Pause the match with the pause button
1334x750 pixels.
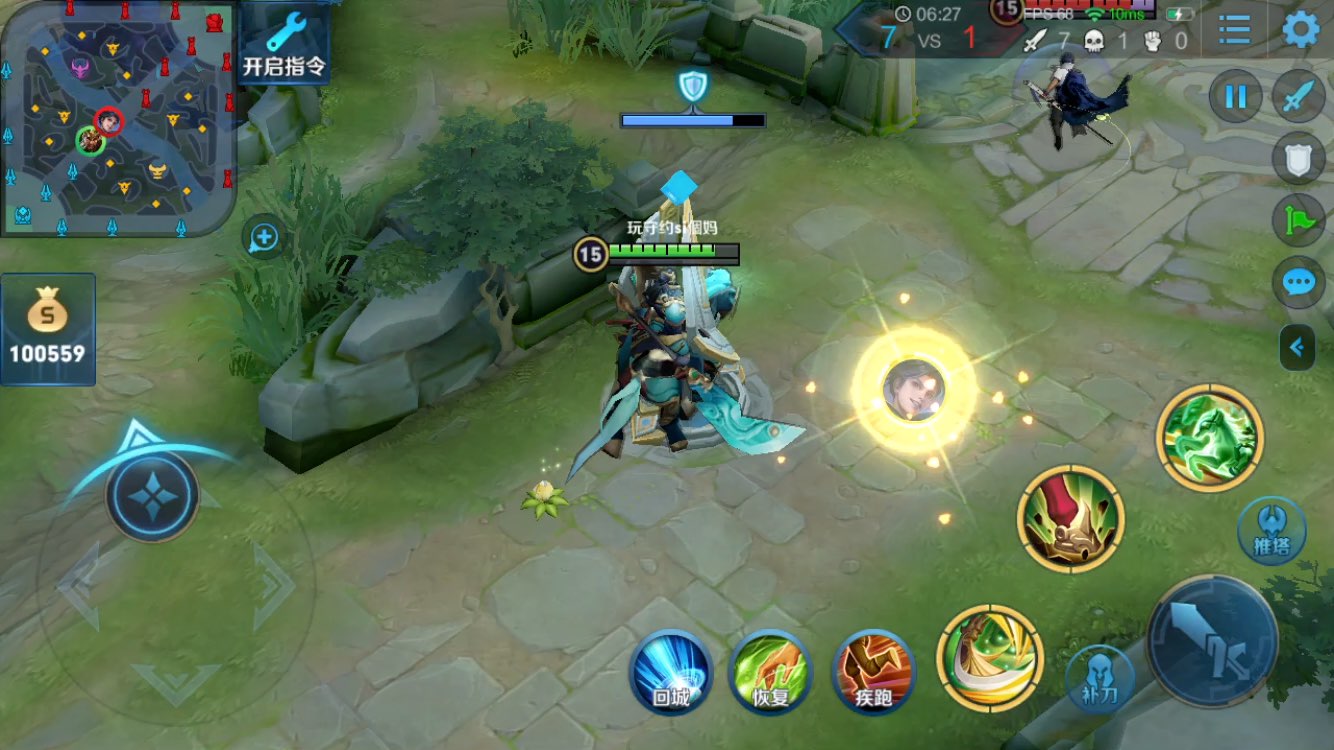(1236, 97)
